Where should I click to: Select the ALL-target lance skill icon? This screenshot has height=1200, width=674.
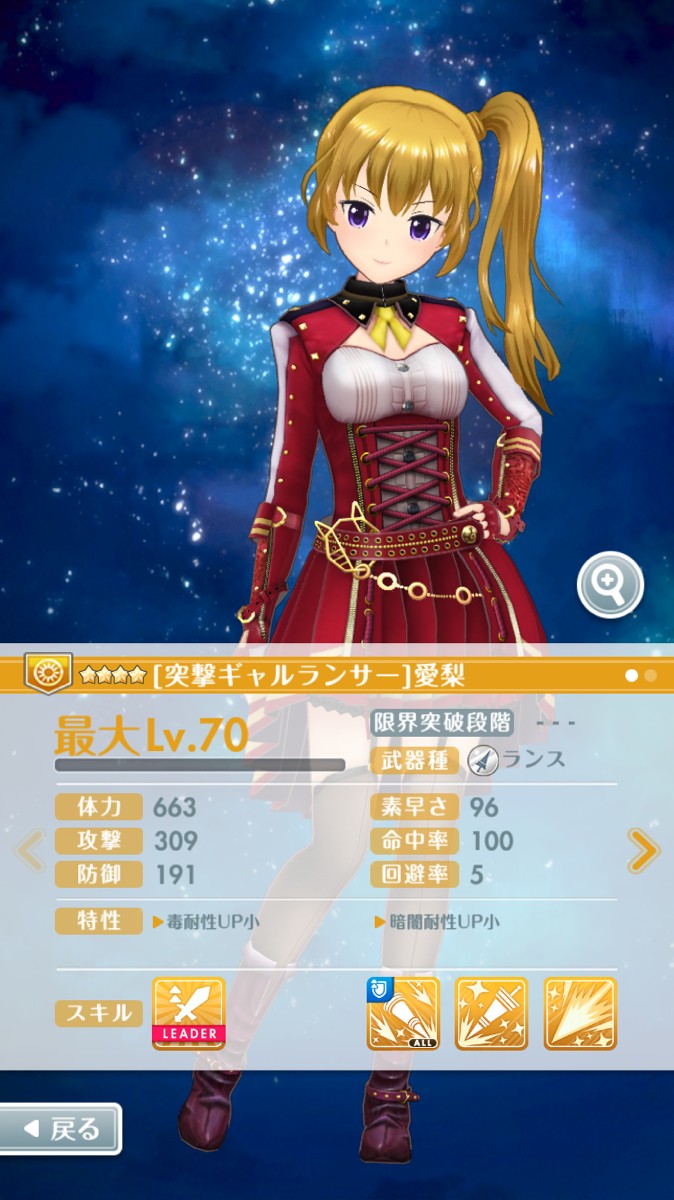click(x=404, y=1013)
